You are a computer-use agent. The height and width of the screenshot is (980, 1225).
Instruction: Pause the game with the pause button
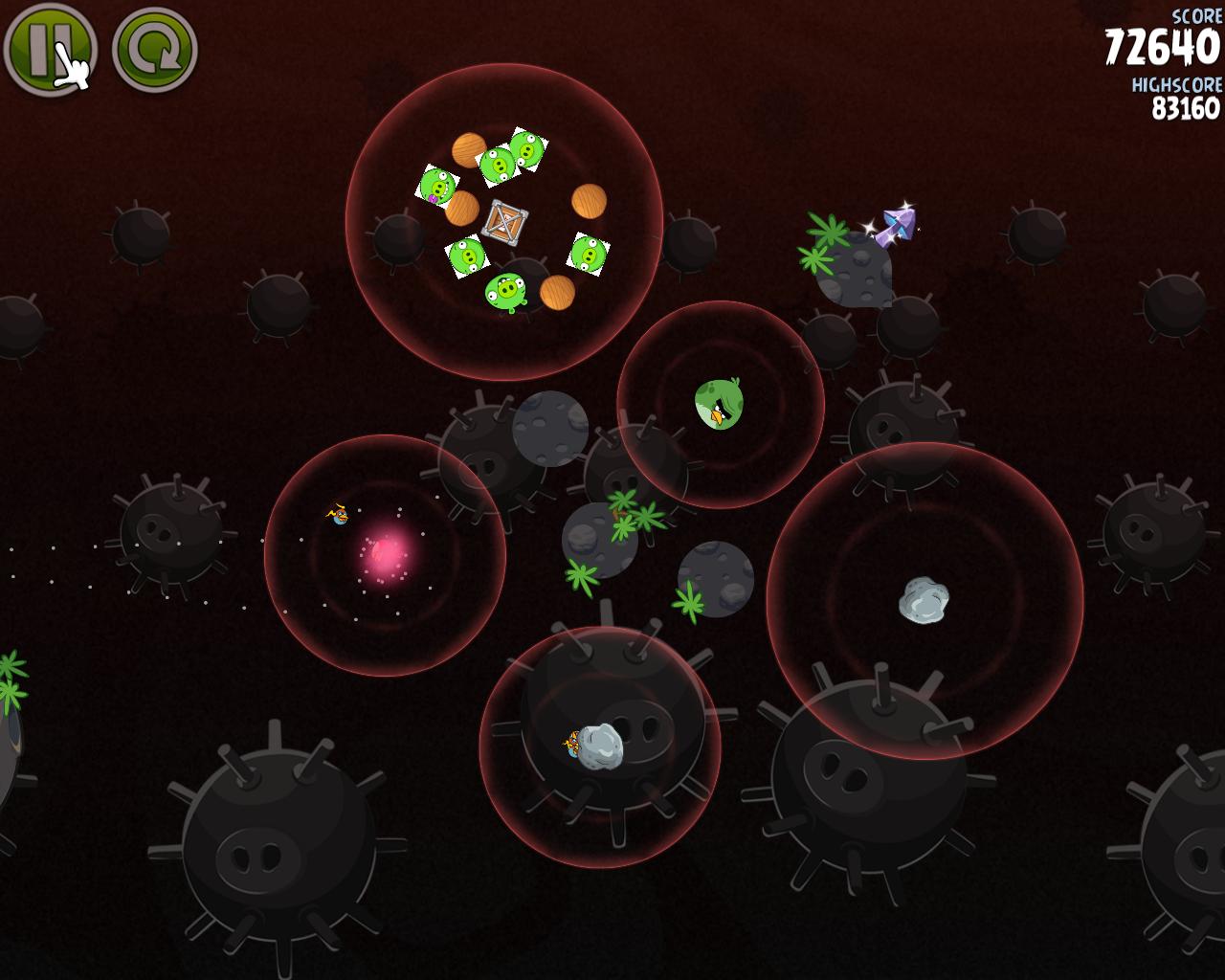point(49,49)
